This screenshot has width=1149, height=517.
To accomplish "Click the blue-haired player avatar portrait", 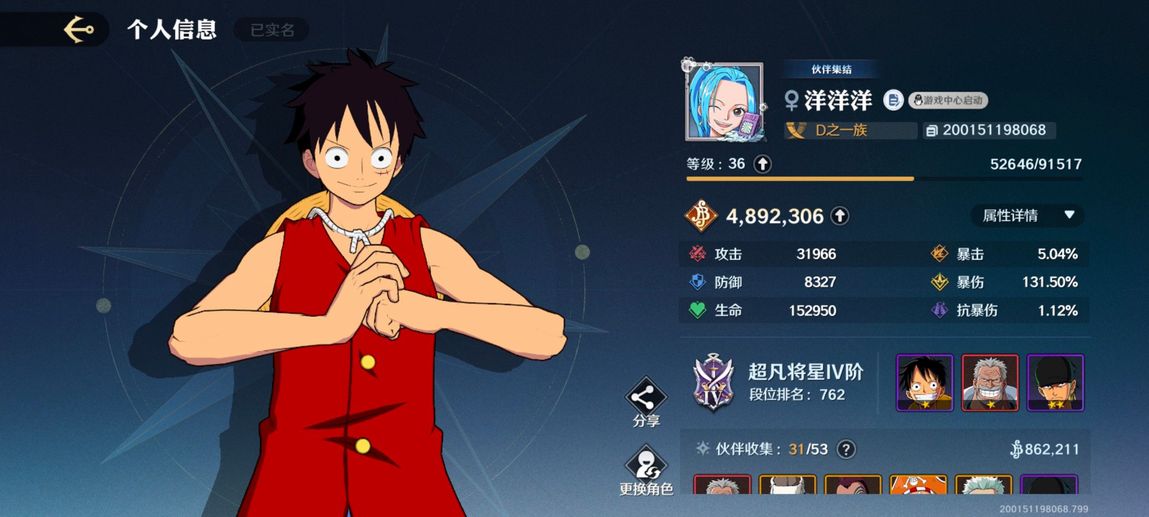I will [724, 101].
